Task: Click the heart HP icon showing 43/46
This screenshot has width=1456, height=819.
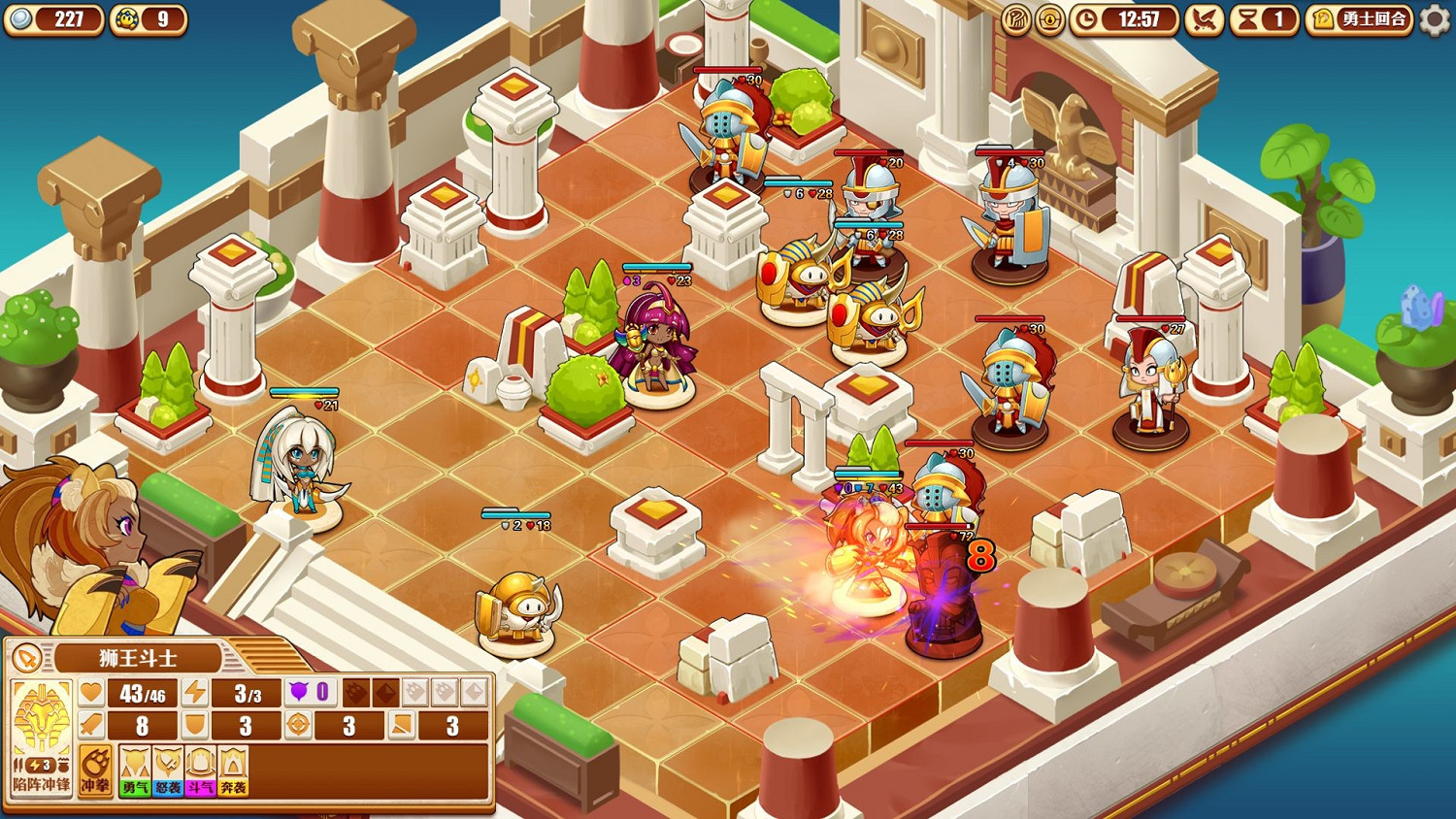Action: (90, 691)
